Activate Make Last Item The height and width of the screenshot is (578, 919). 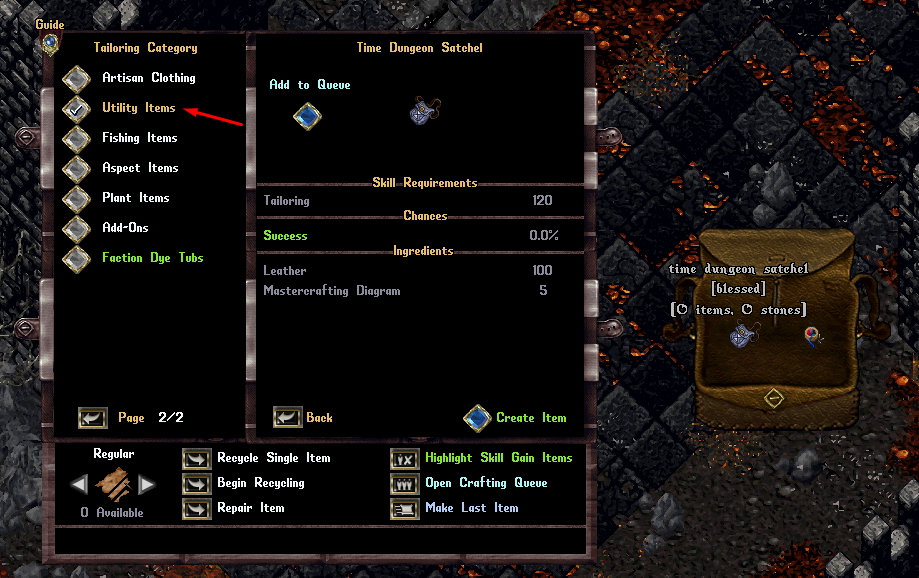point(404,509)
